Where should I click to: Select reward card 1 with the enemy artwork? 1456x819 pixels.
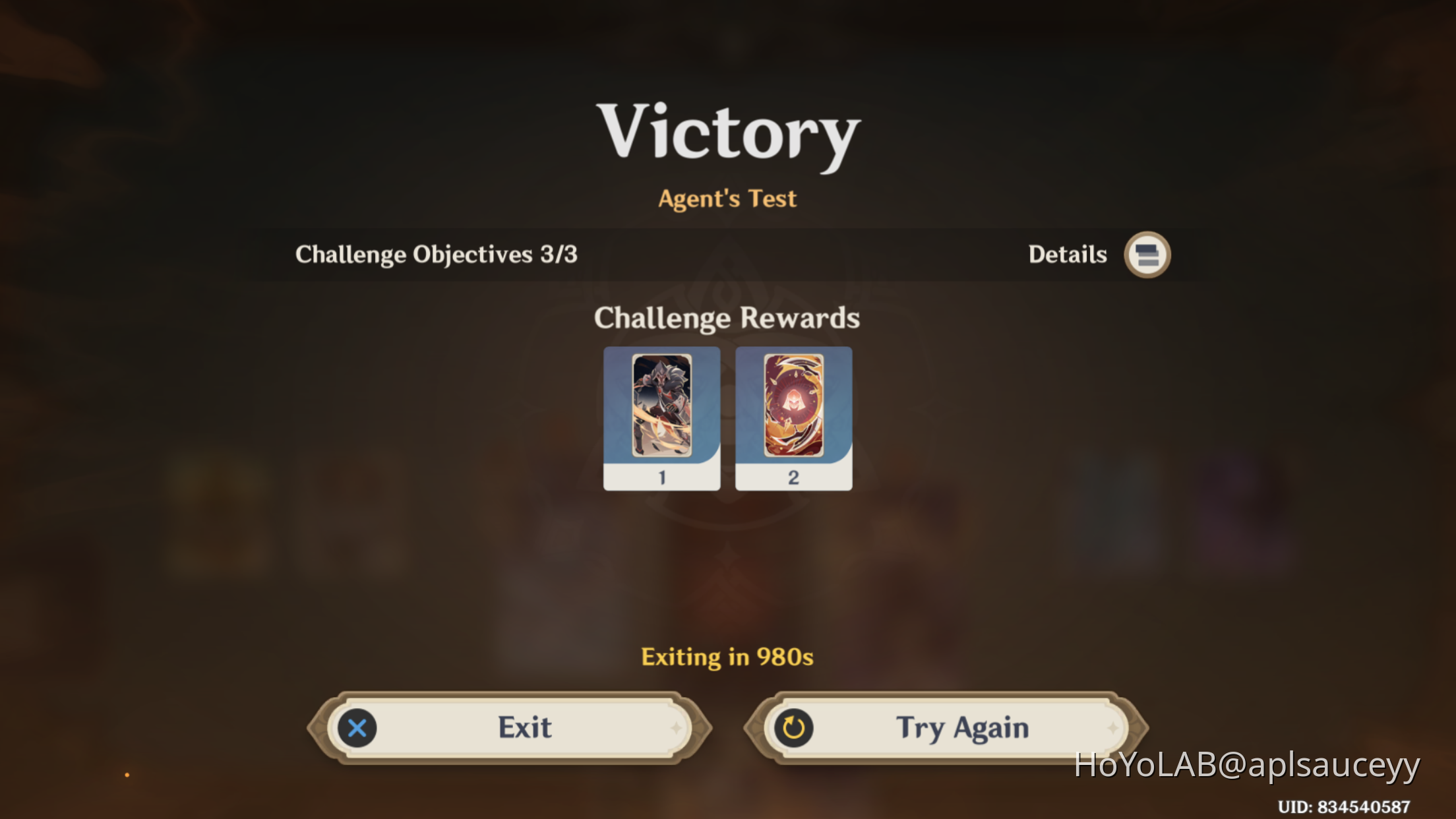point(662,409)
